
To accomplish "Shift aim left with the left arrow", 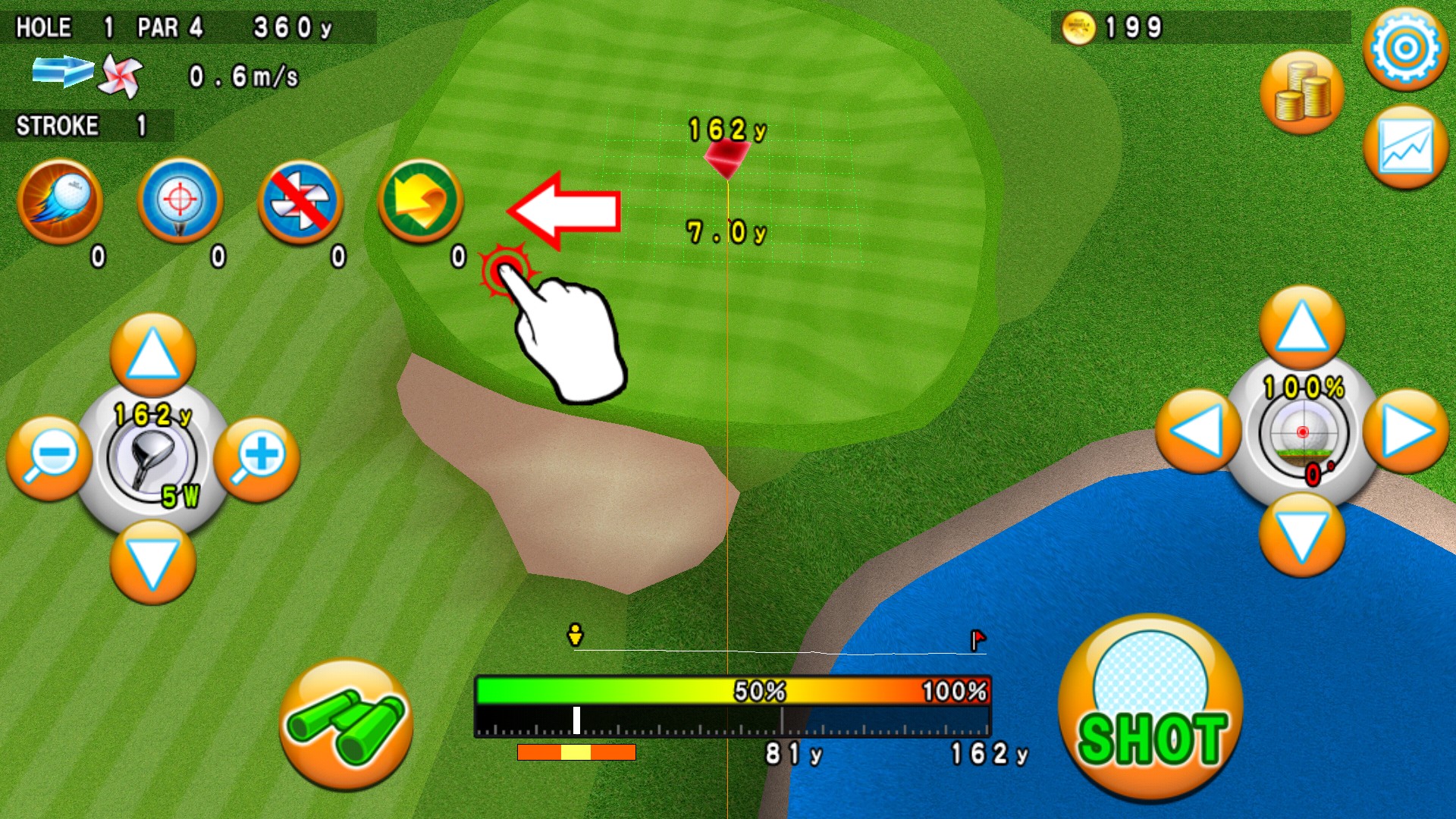I will click(x=1197, y=431).
